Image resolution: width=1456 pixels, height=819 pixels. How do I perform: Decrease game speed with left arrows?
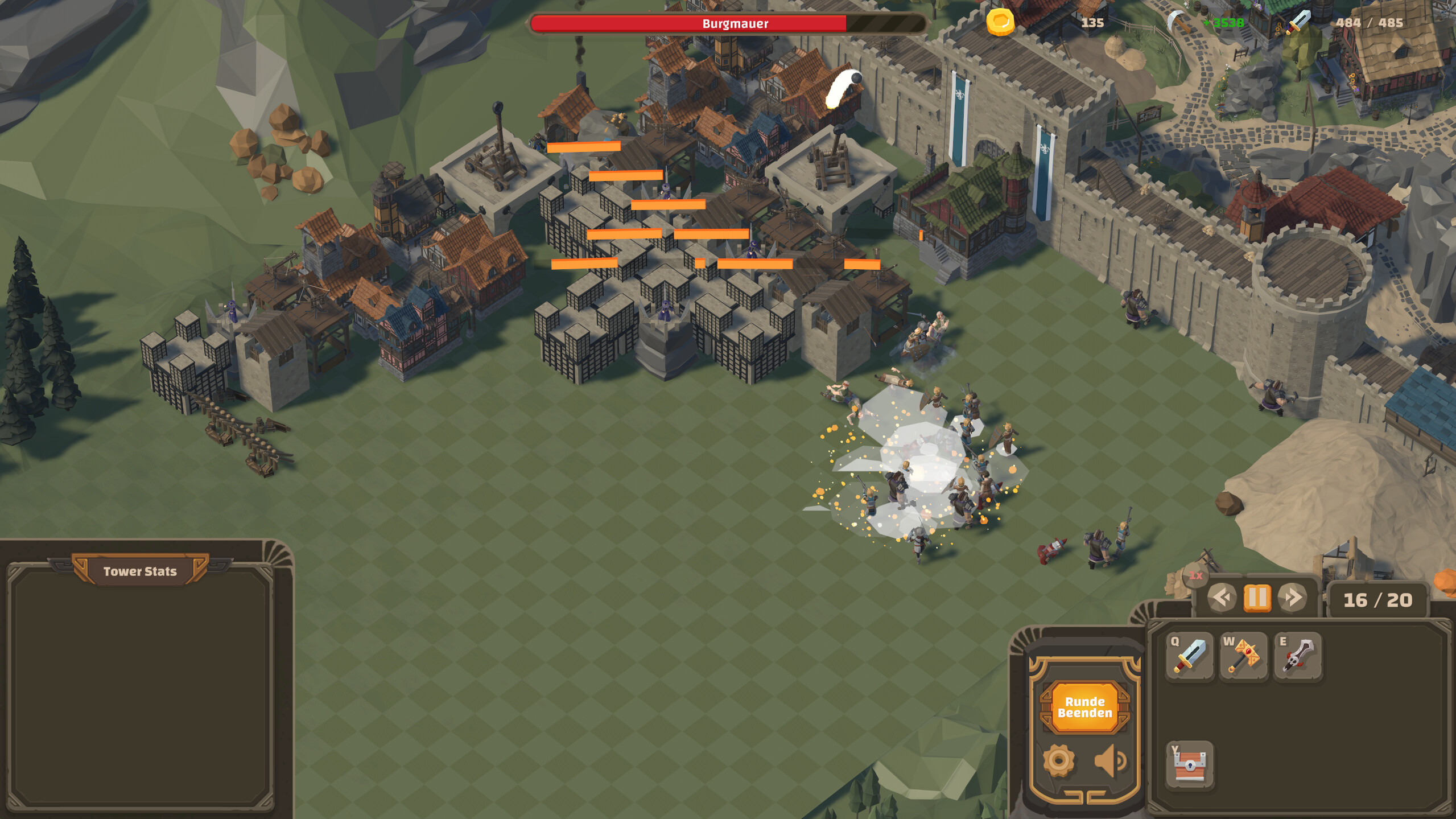pyautogui.click(x=1220, y=598)
